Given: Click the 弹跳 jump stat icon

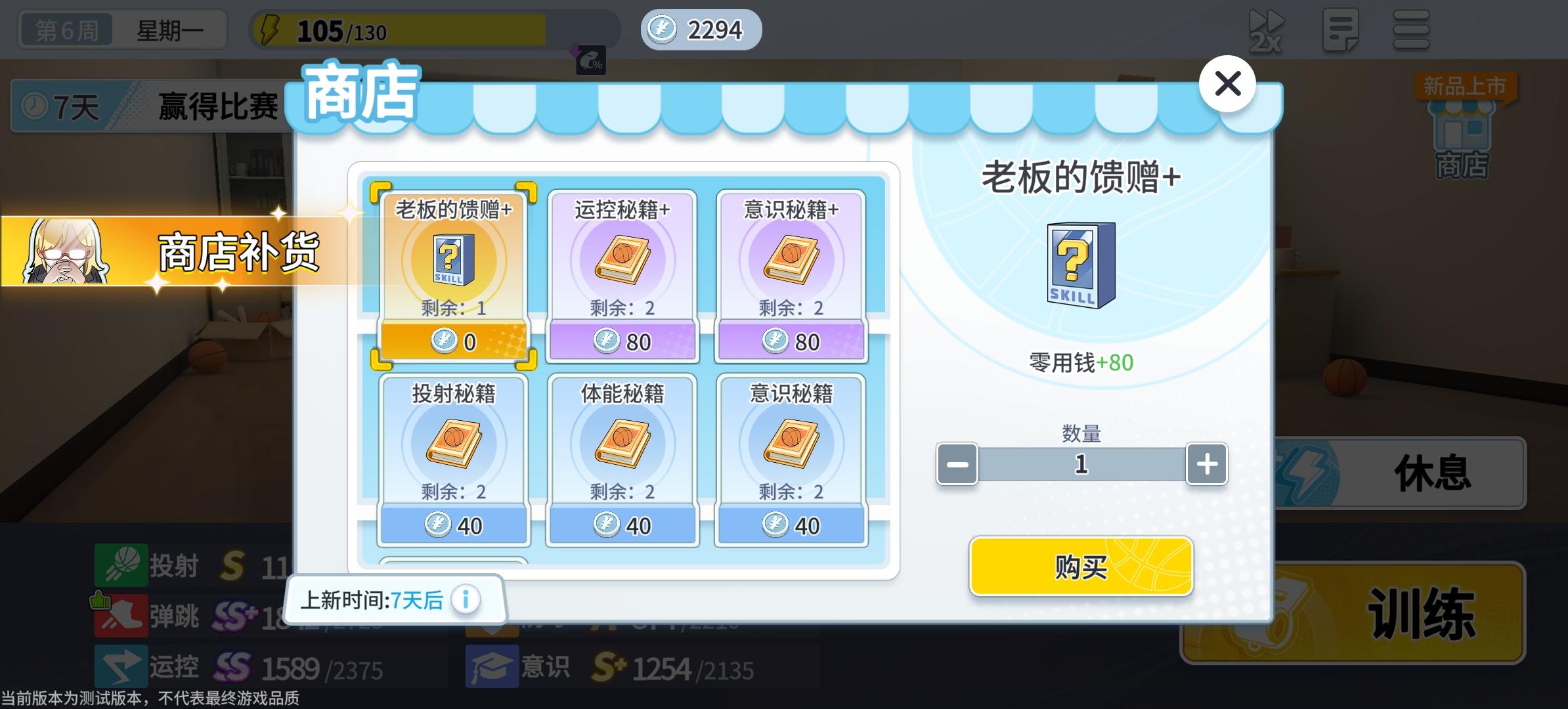Looking at the screenshot, I should pyautogui.click(x=121, y=616).
